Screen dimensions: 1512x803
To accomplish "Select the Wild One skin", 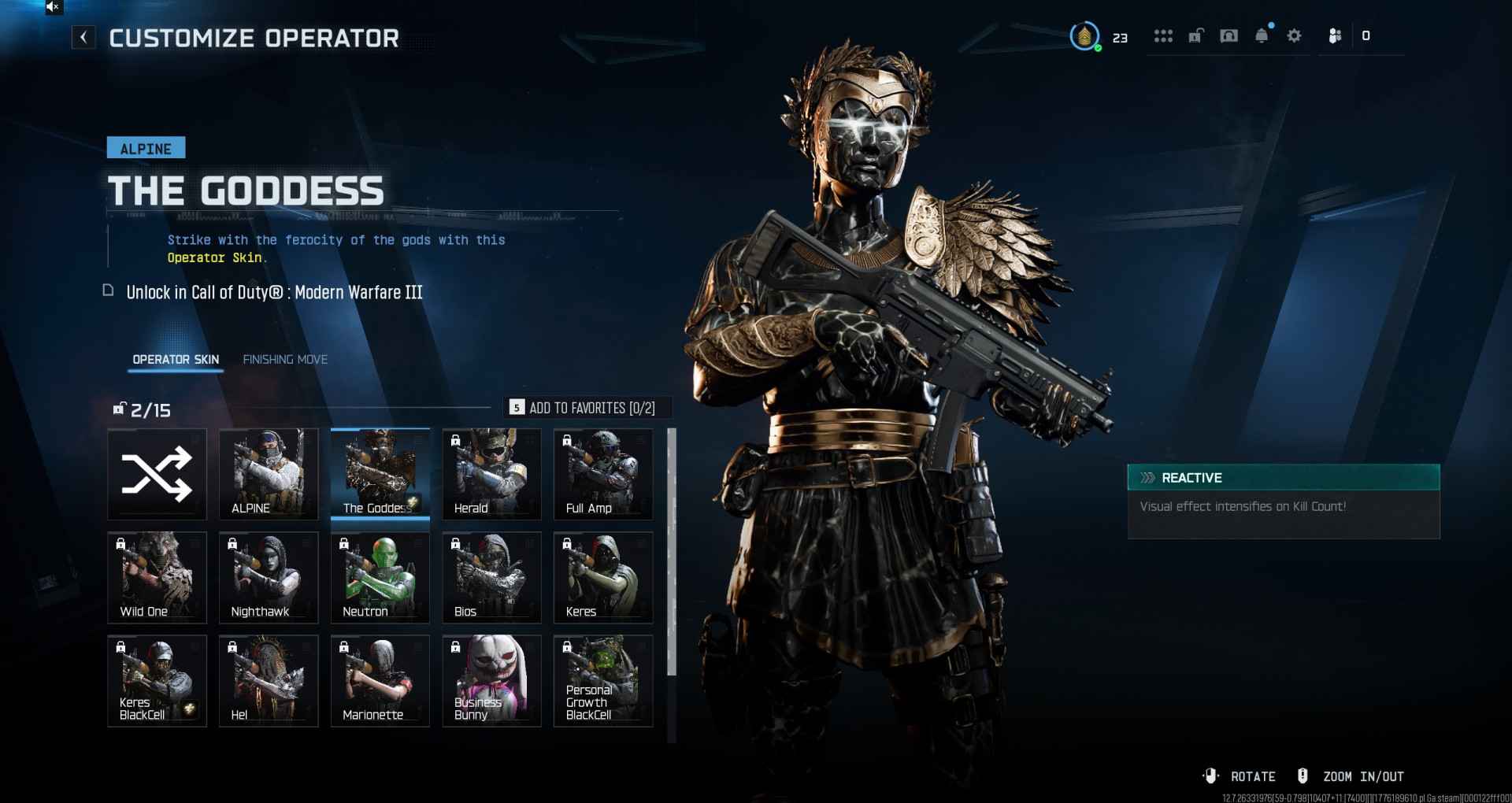I will click(x=157, y=577).
